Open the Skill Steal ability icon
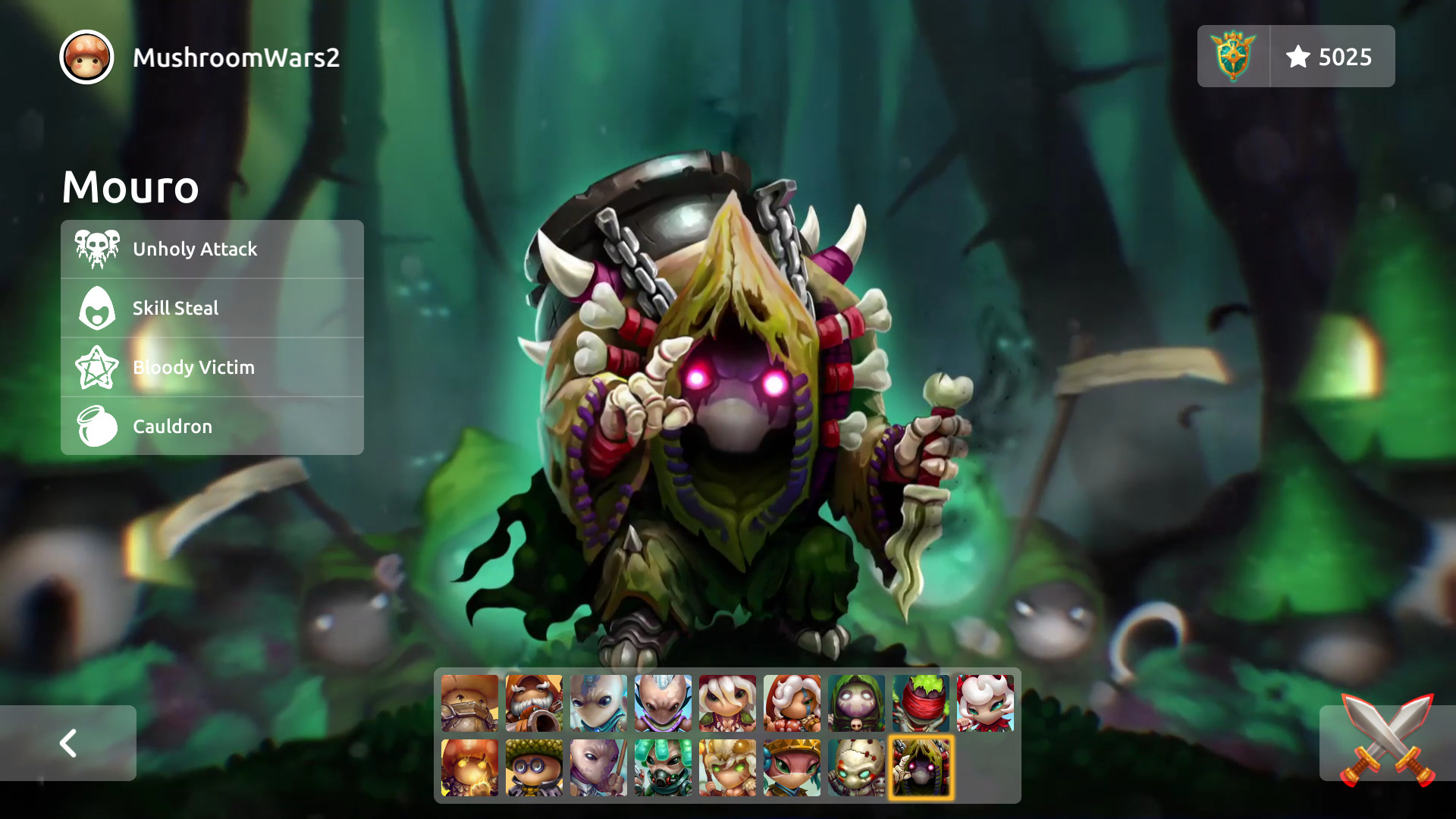This screenshot has width=1456, height=819. click(96, 307)
